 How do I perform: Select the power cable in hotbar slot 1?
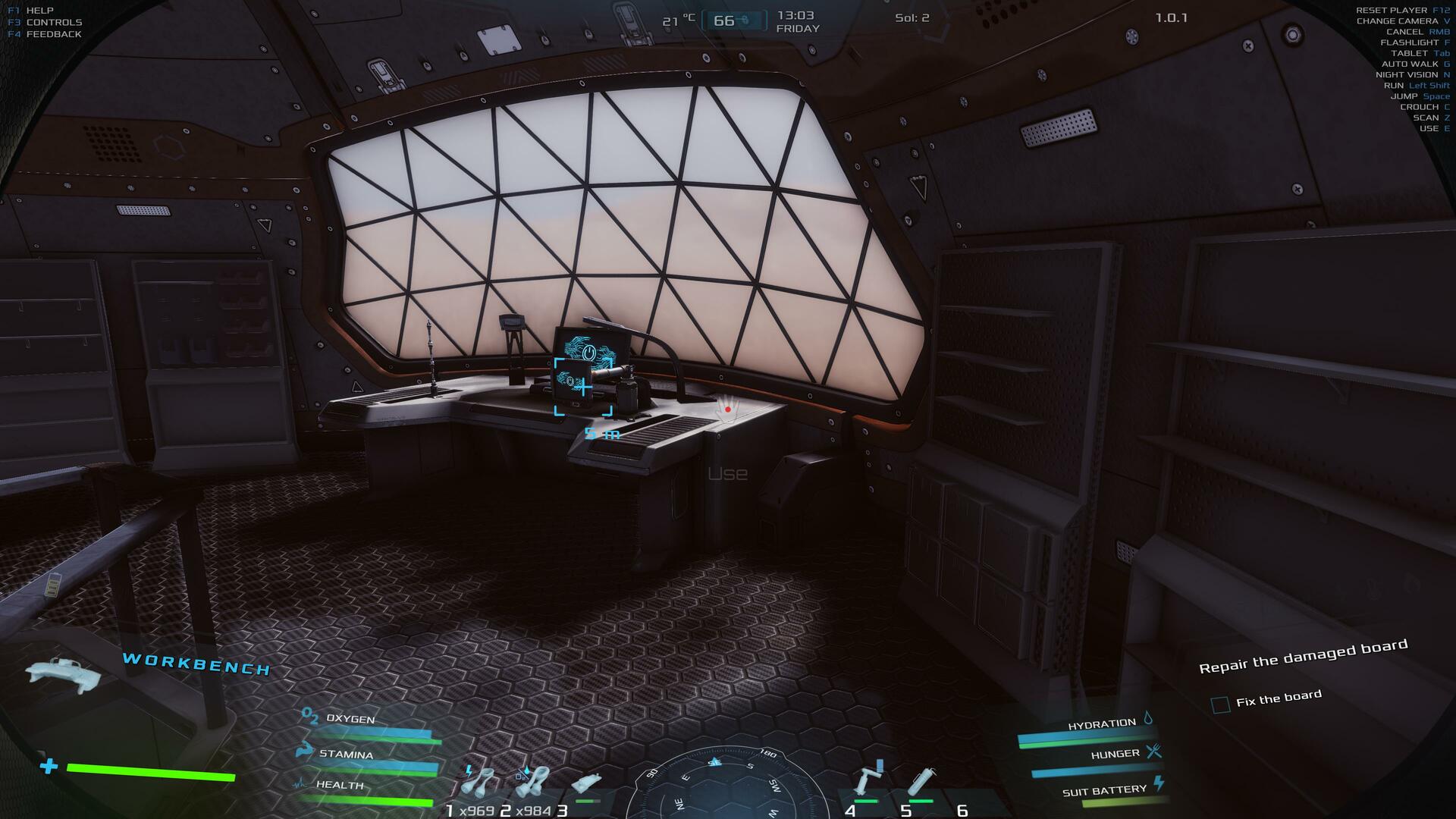tap(479, 782)
